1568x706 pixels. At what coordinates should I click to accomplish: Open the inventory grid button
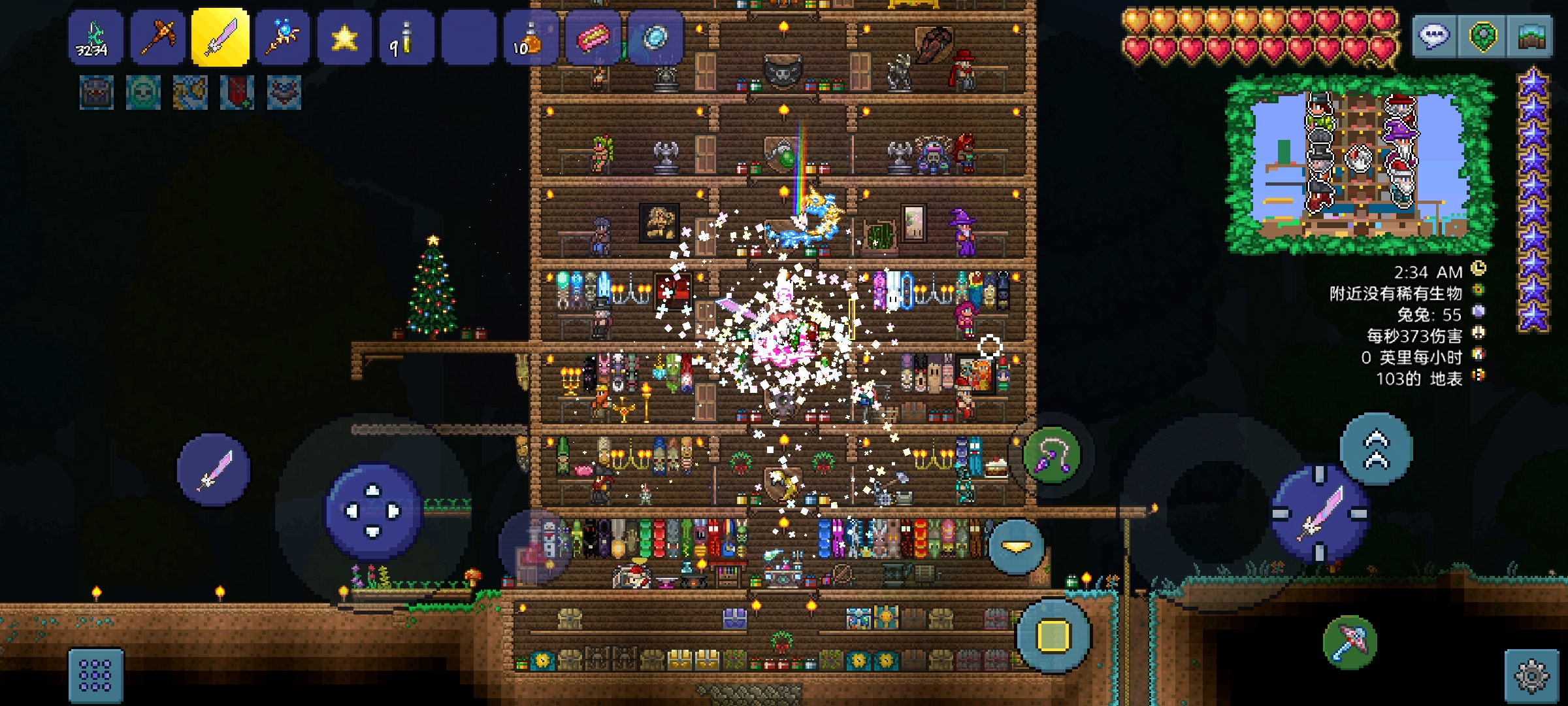95,675
